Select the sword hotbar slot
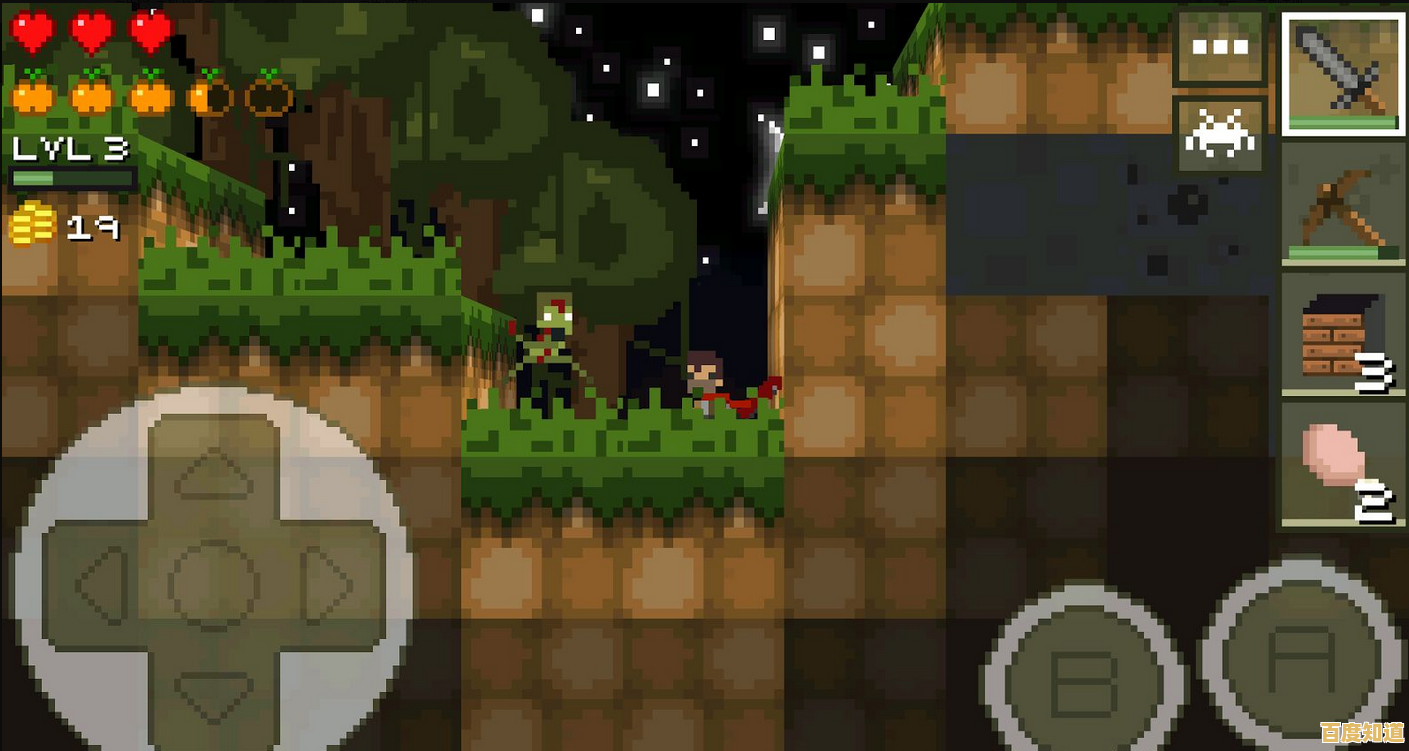 1343,74
